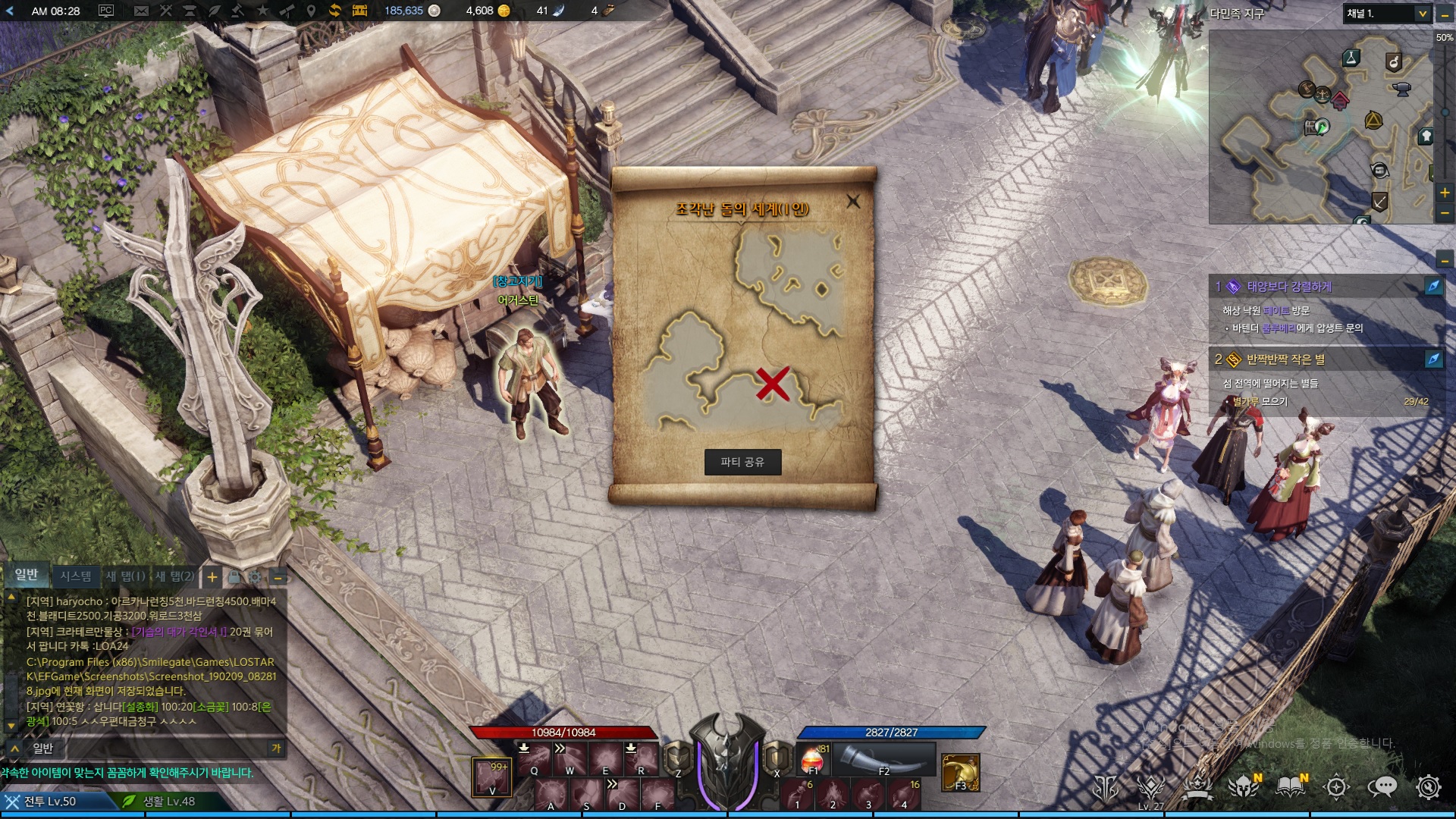Screen dimensions: 1456x819
Task: Open chat settings via the gear icon
Action: [256, 577]
